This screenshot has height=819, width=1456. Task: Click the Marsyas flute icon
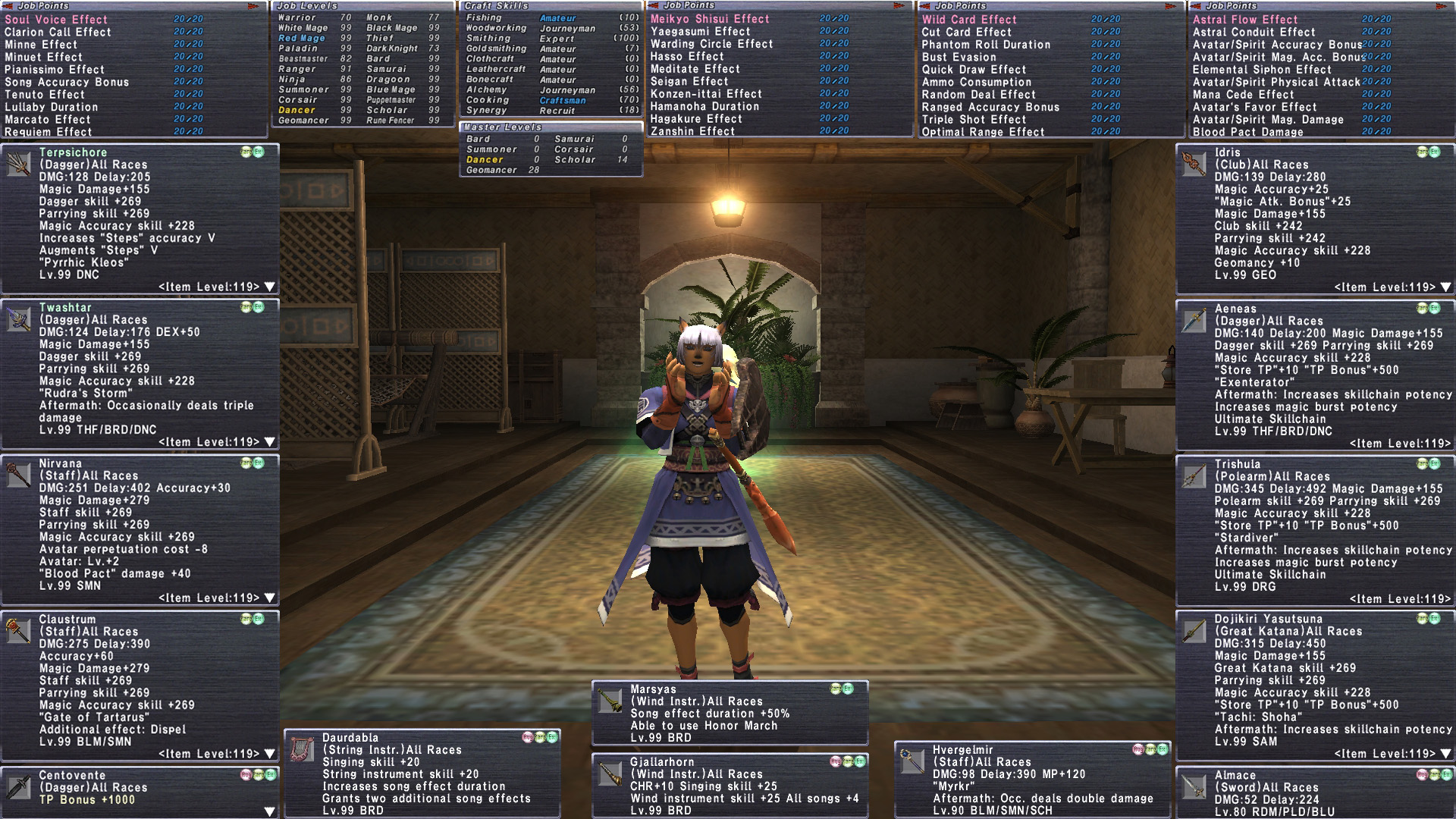pos(610,701)
